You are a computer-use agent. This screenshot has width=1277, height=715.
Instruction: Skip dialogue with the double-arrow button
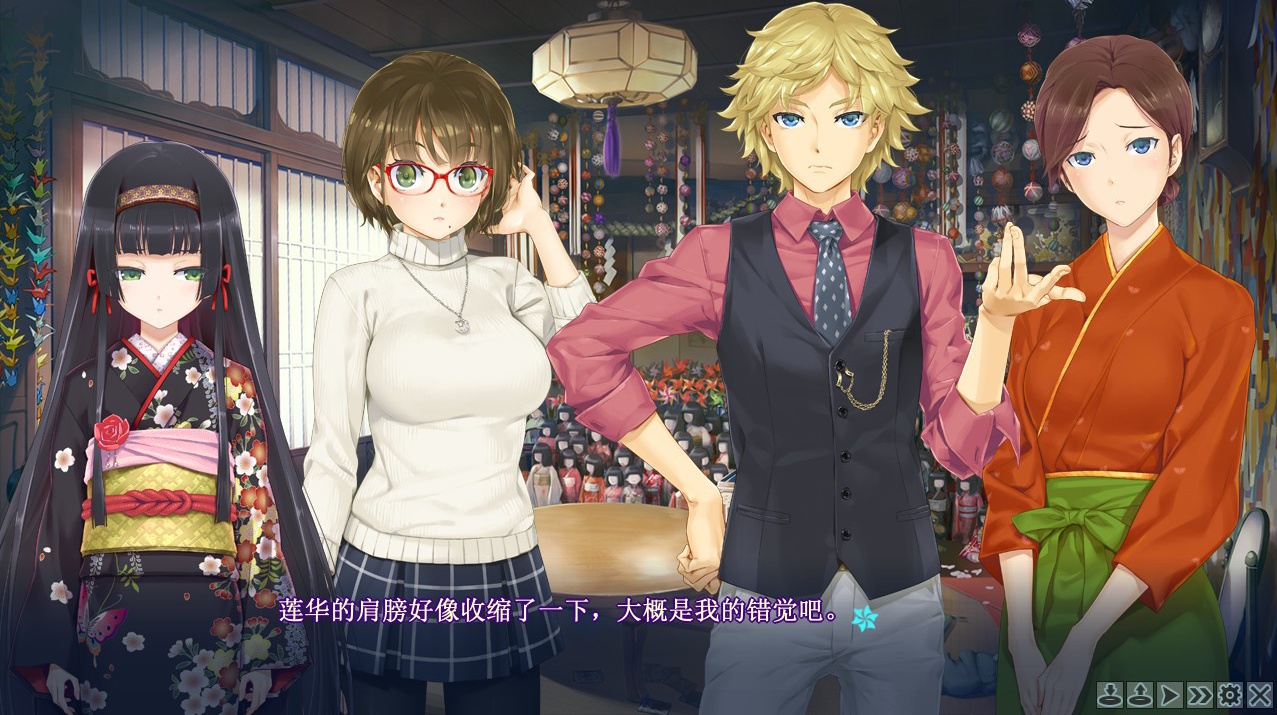tap(1199, 694)
